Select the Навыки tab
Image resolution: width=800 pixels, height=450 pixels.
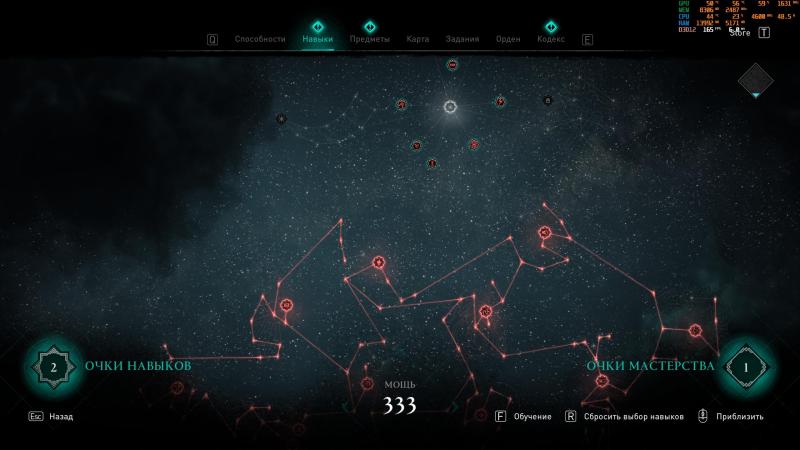click(x=317, y=39)
